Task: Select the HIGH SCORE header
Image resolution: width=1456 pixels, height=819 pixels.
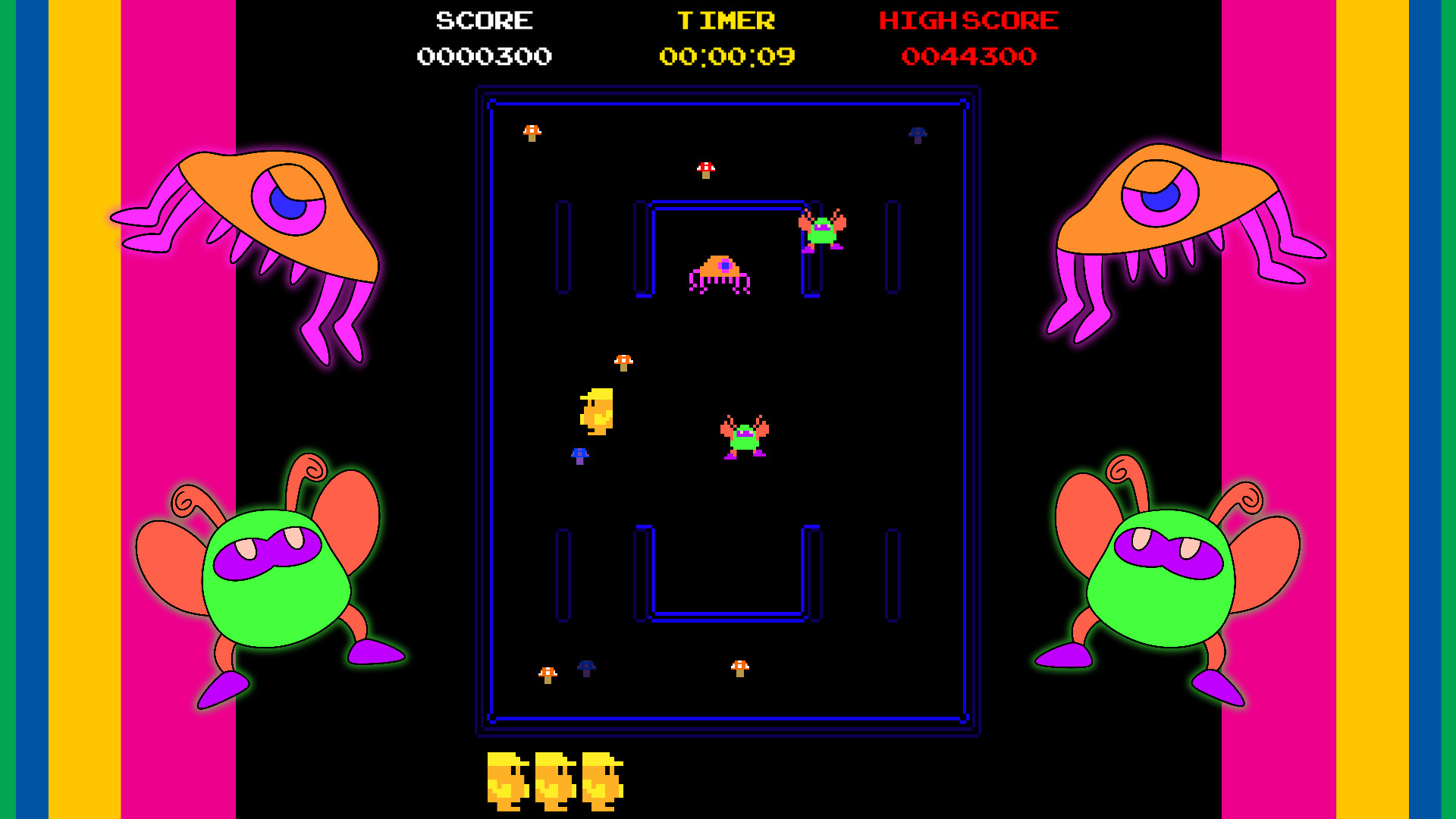Action: pyautogui.click(x=968, y=20)
